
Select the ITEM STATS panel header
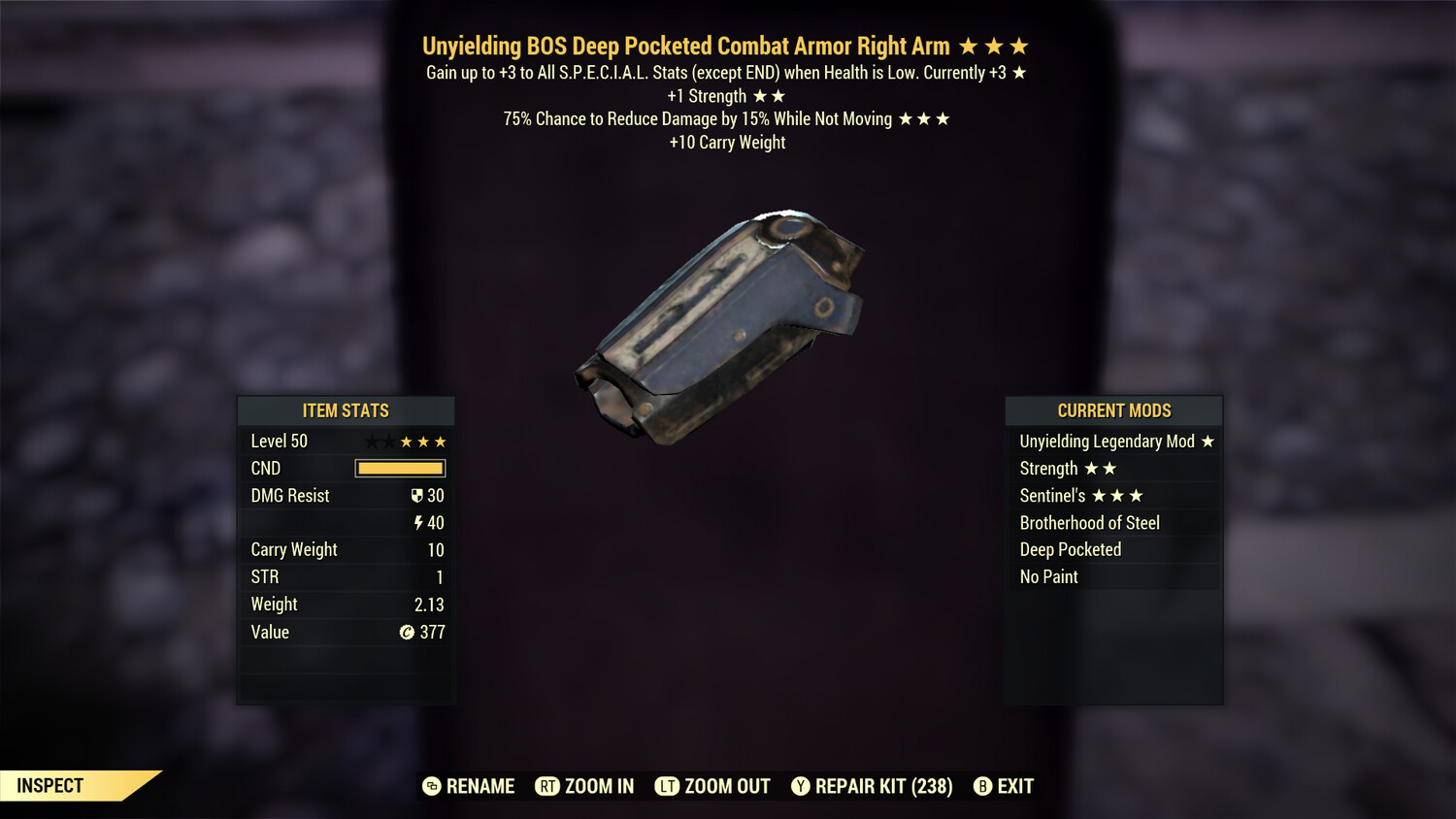(x=346, y=410)
